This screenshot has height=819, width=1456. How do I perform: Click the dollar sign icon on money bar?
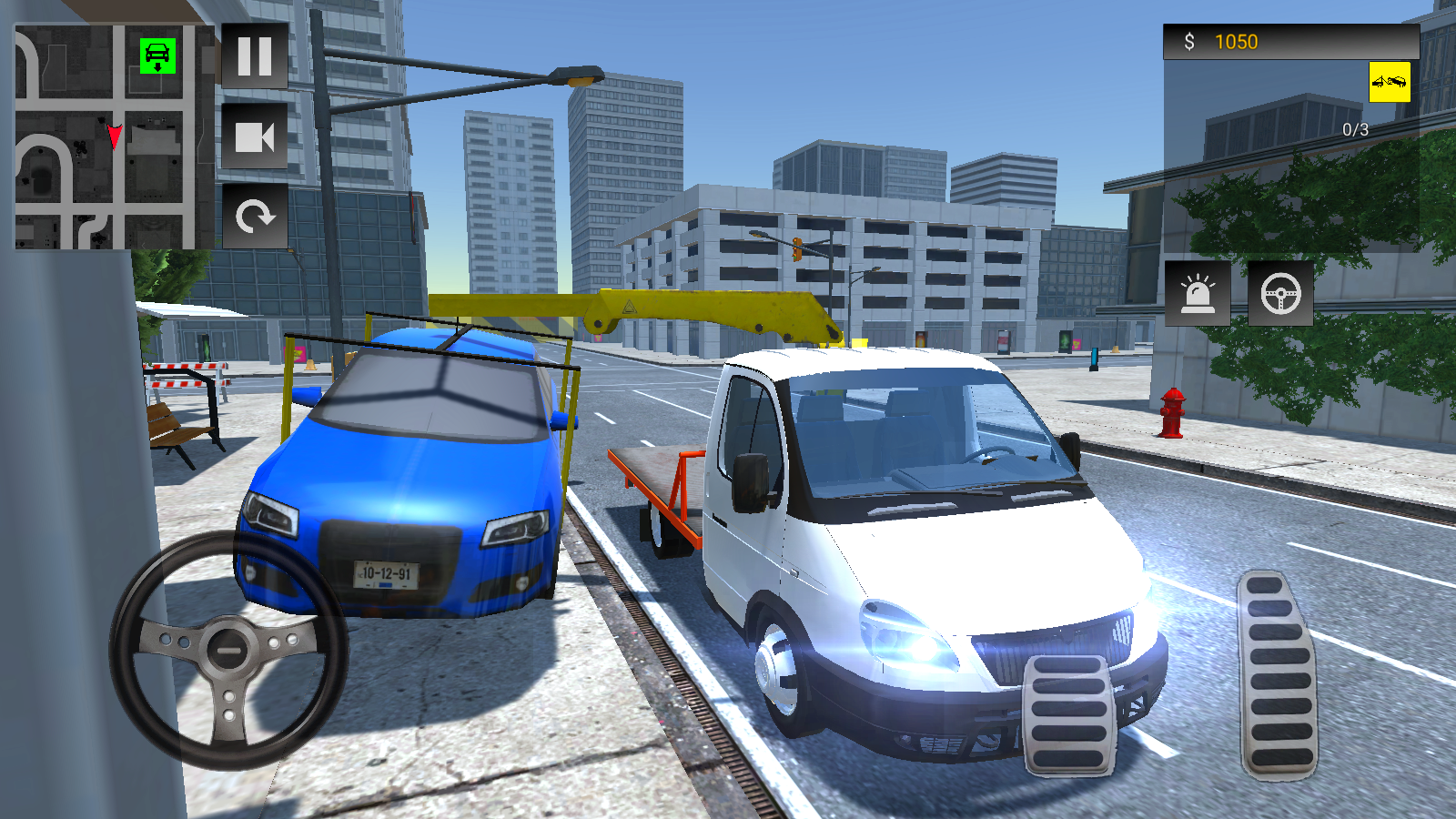(1188, 40)
